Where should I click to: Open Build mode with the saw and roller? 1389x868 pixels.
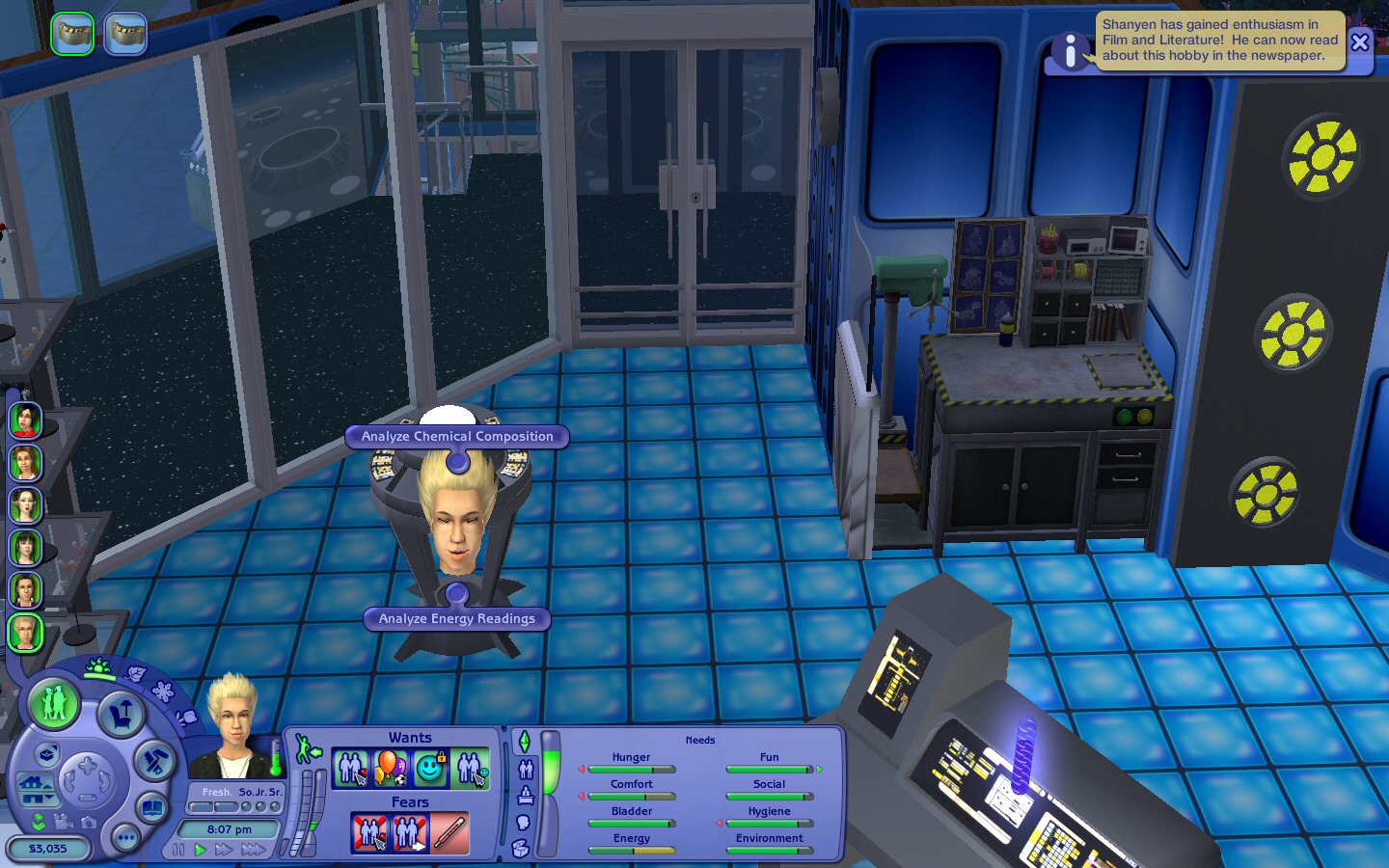click(153, 762)
